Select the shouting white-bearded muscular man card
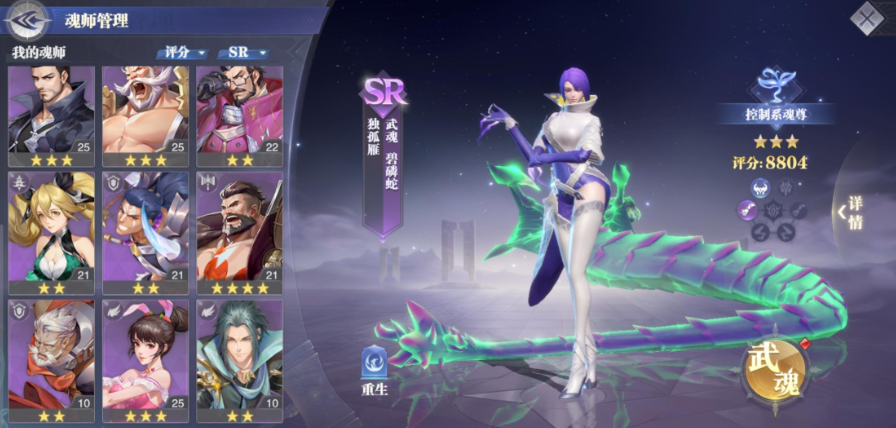The image size is (896, 428). pyautogui.click(x=146, y=117)
